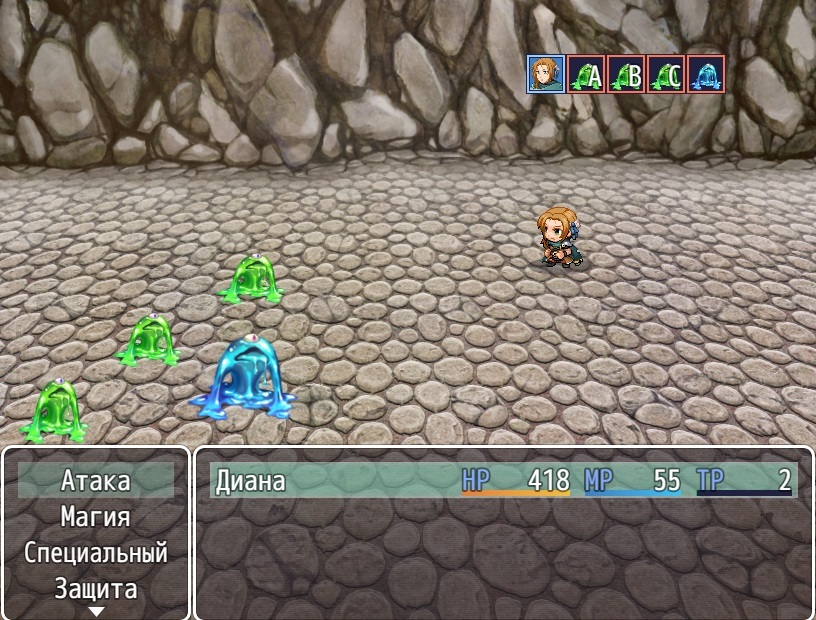Image resolution: width=816 pixels, height=620 pixels.
Task: Open the Специальный skills command
Action: click(96, 553)
